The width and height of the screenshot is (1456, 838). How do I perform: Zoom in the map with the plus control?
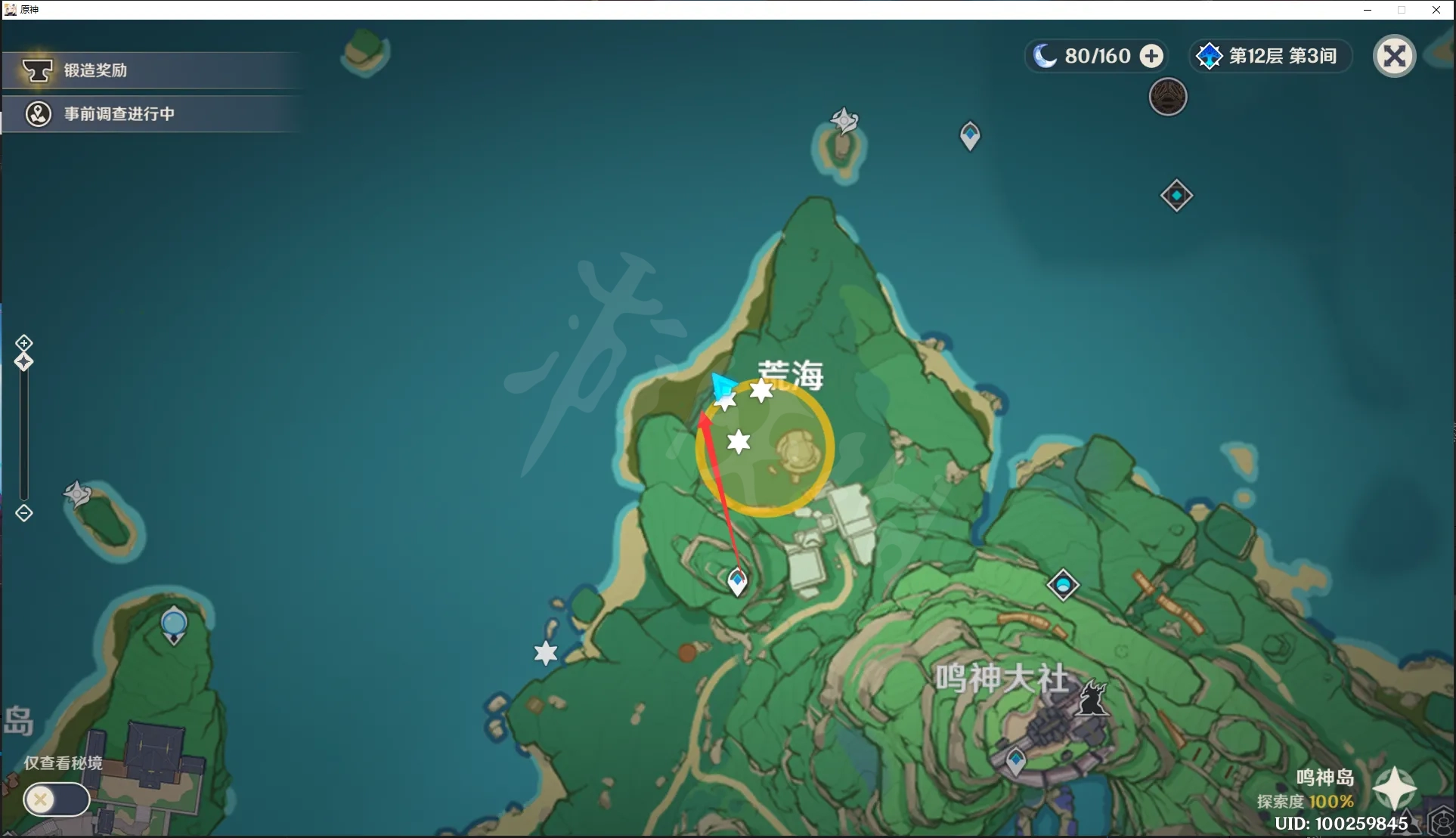24,343
